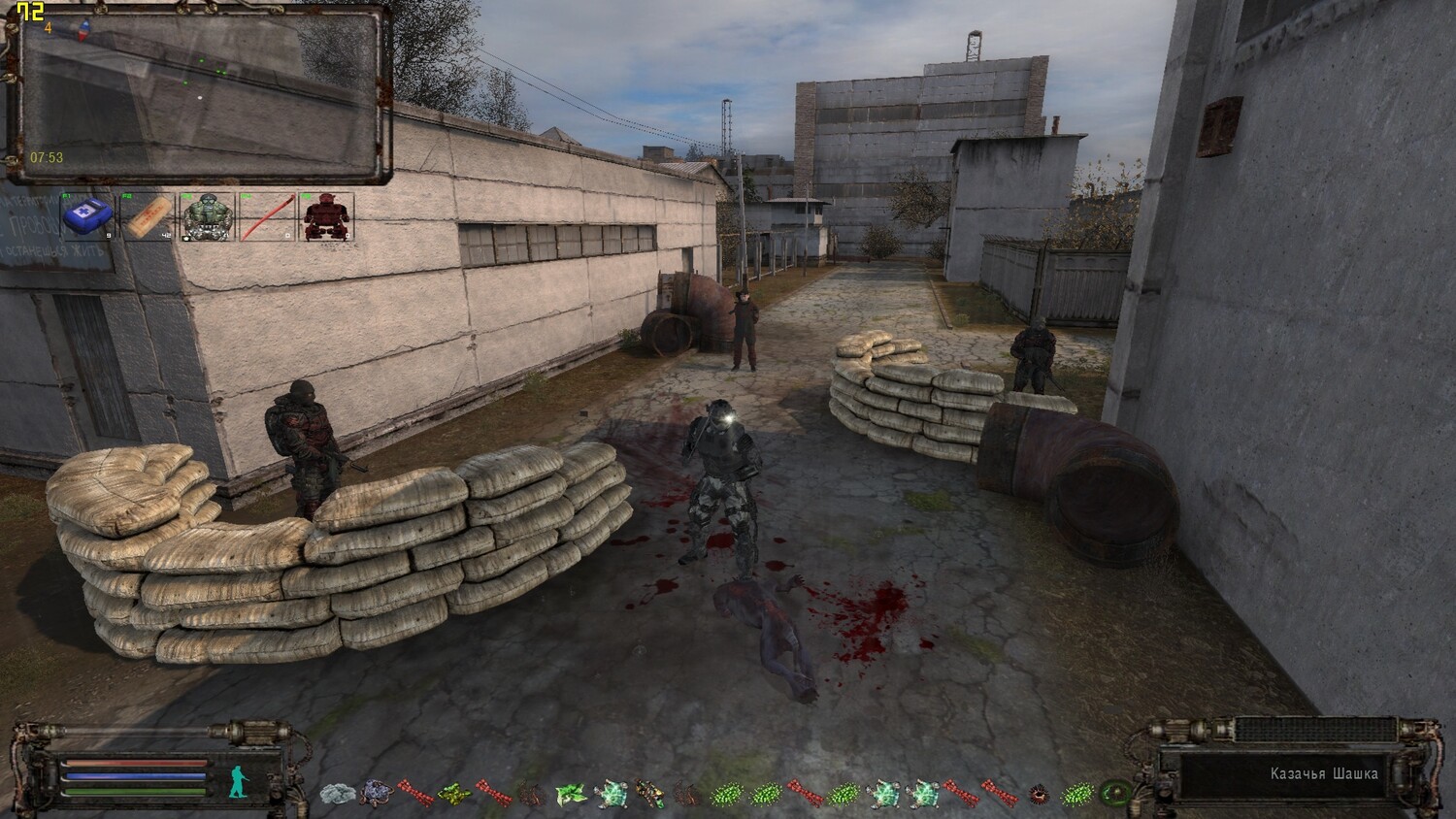
Task: Choose the green camouflage armor suit slot
Action: click(207, 216)
